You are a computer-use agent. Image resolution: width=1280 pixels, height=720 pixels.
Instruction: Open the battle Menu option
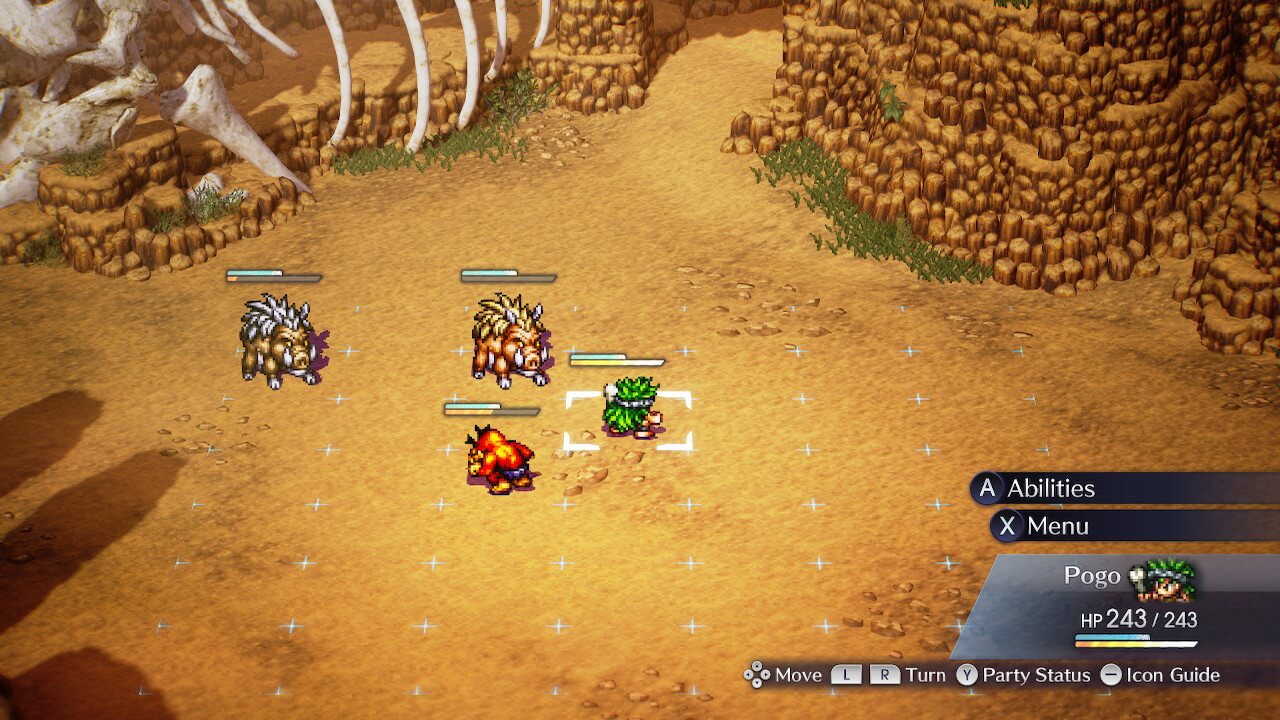click(1057, 526)
